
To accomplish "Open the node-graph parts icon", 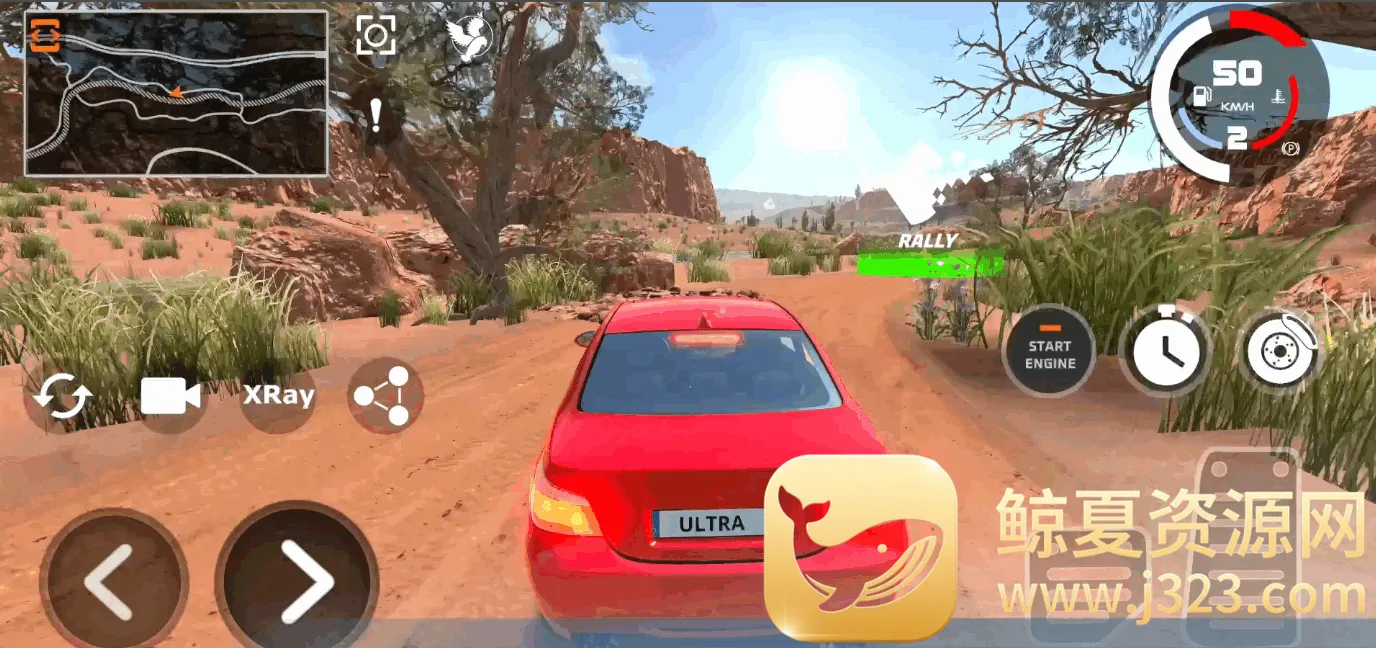I will [386, 396].
